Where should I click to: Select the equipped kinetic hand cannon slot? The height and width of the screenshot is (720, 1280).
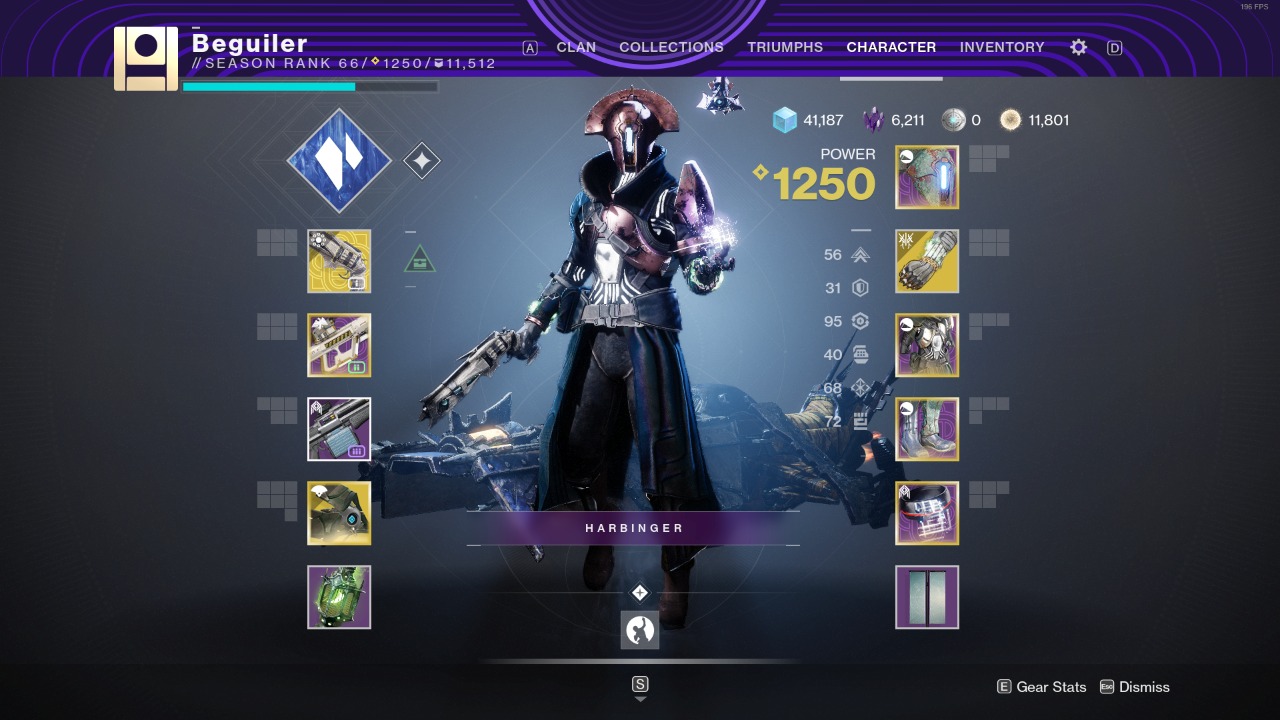click(x=339, y=261)
